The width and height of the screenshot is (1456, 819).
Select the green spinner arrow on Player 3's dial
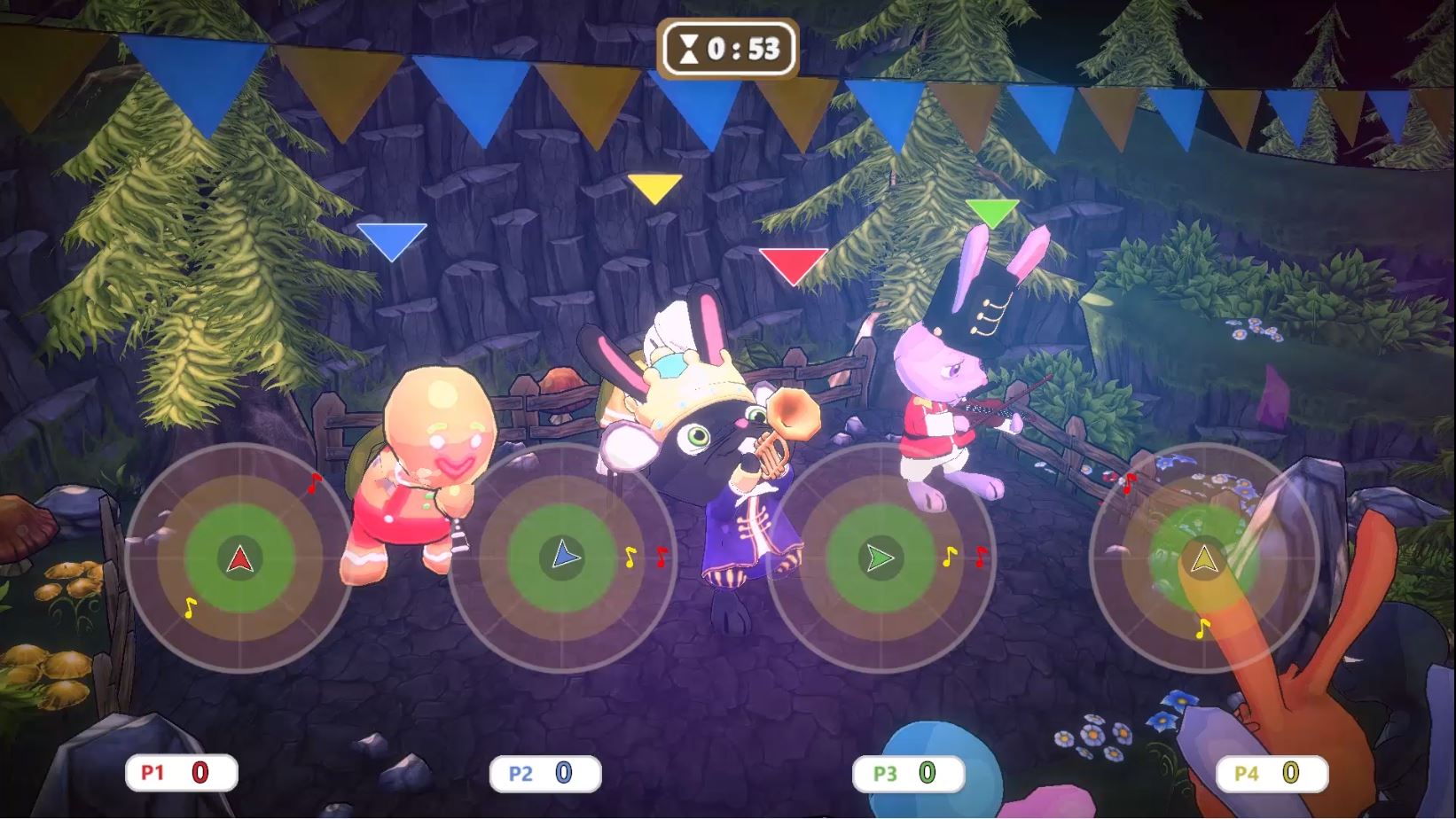tap(883, 557)
